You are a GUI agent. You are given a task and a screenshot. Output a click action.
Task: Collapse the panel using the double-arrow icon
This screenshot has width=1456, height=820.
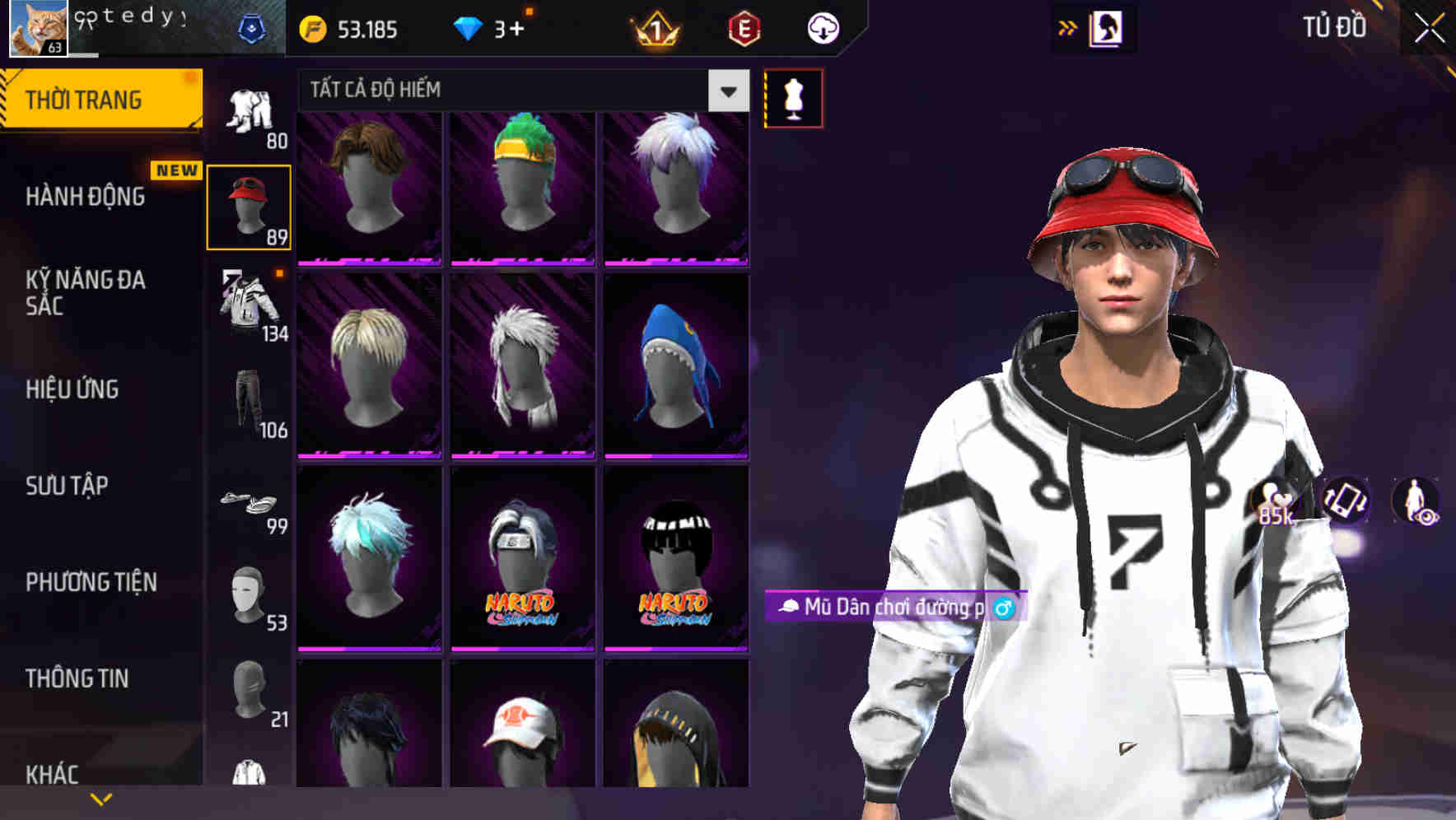1068,27
